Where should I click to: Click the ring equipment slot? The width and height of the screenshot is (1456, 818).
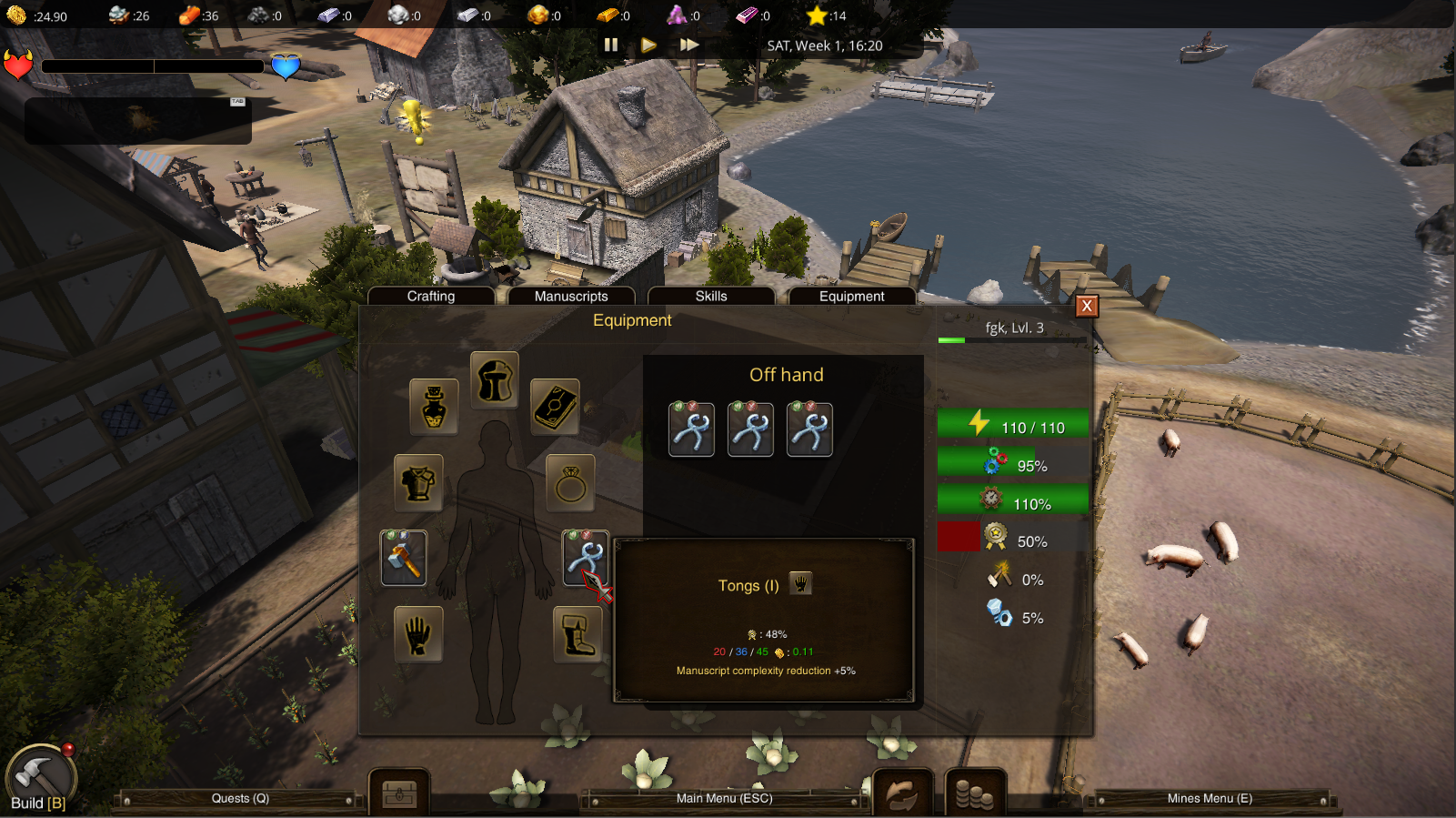570,482
